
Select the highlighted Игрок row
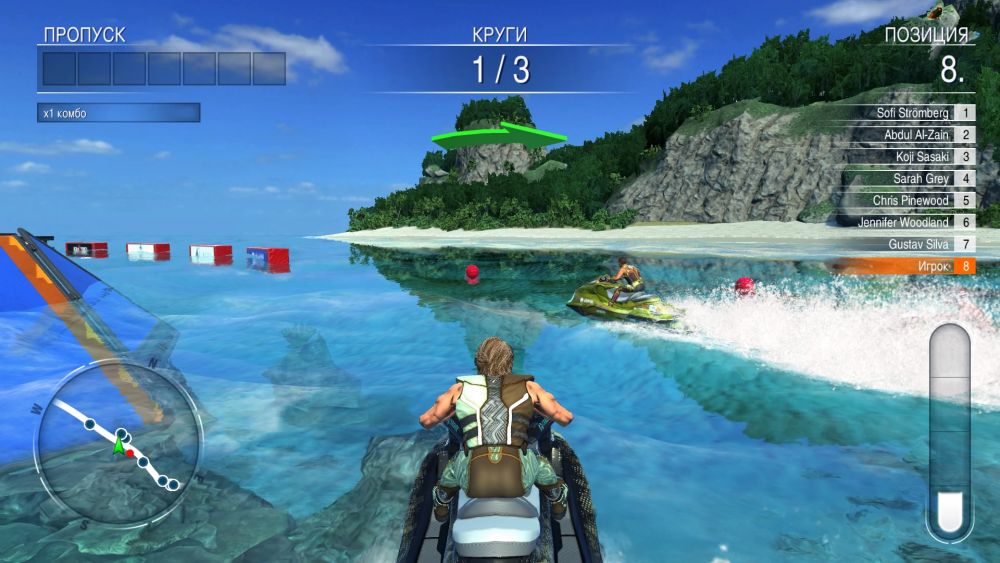[x=905, y=266]
